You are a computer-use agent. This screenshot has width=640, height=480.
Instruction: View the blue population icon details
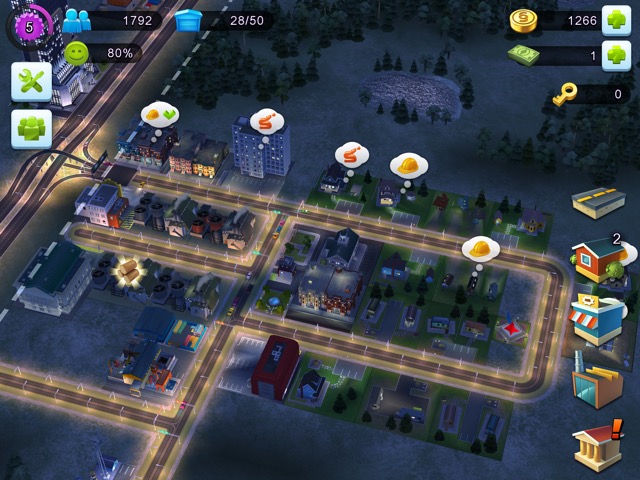[x=77, y=20]
